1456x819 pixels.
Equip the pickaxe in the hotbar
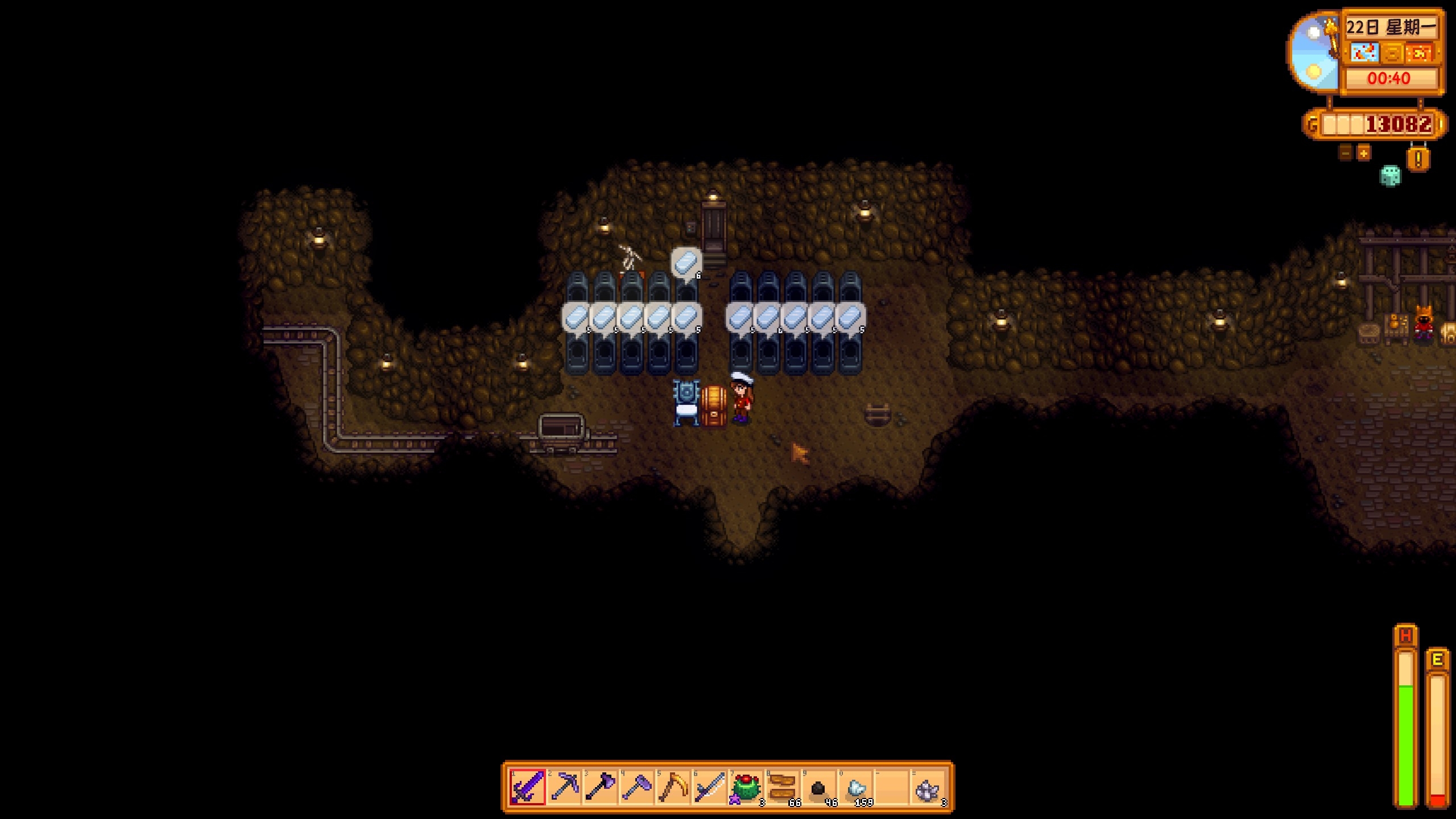click(x=564, y=788)
